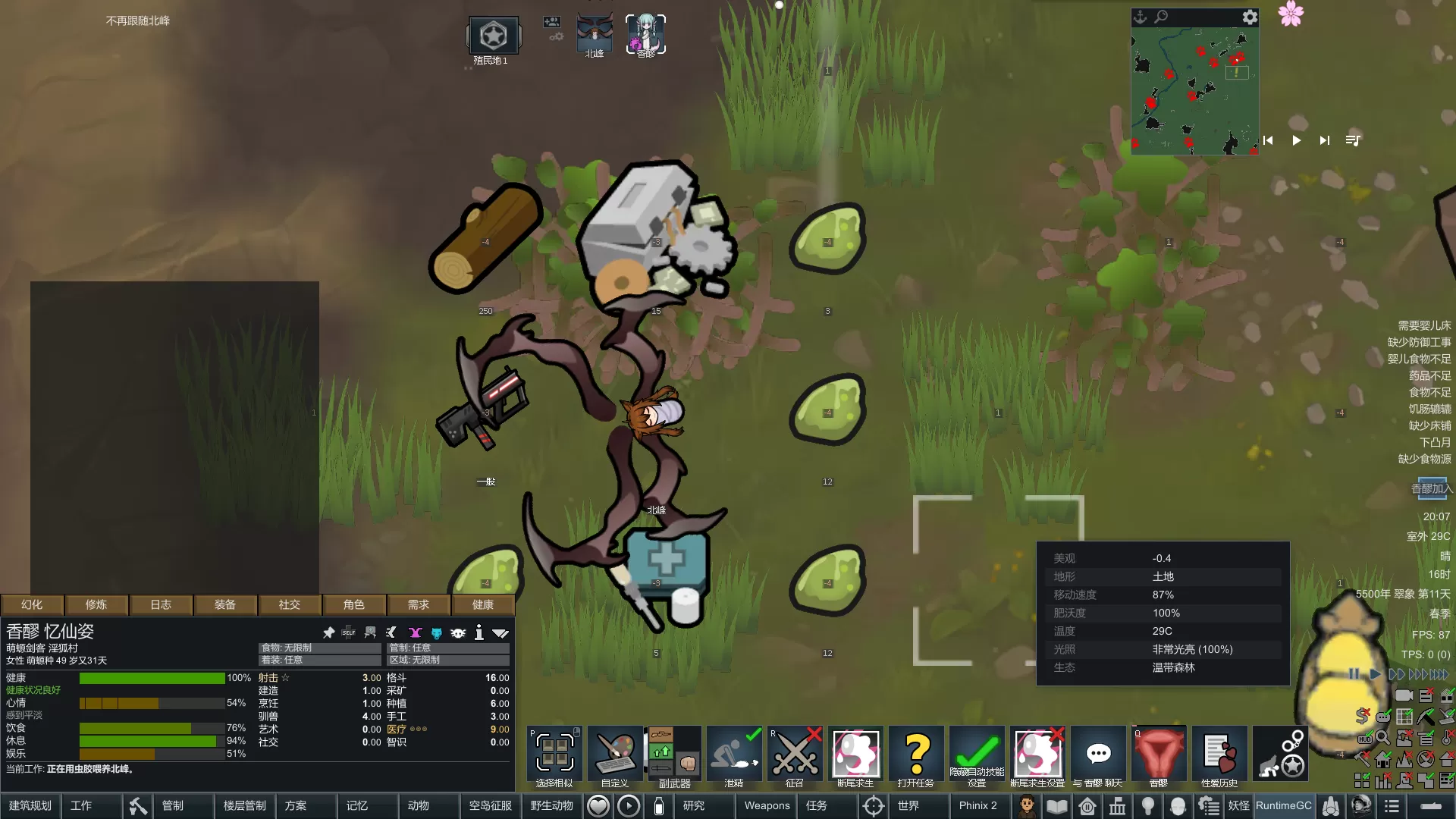Image resolution: width=1456 pixels, height=819 pixels.
Task: Open the 健康 (Health) tab
Action: click(x=483, y=604)
